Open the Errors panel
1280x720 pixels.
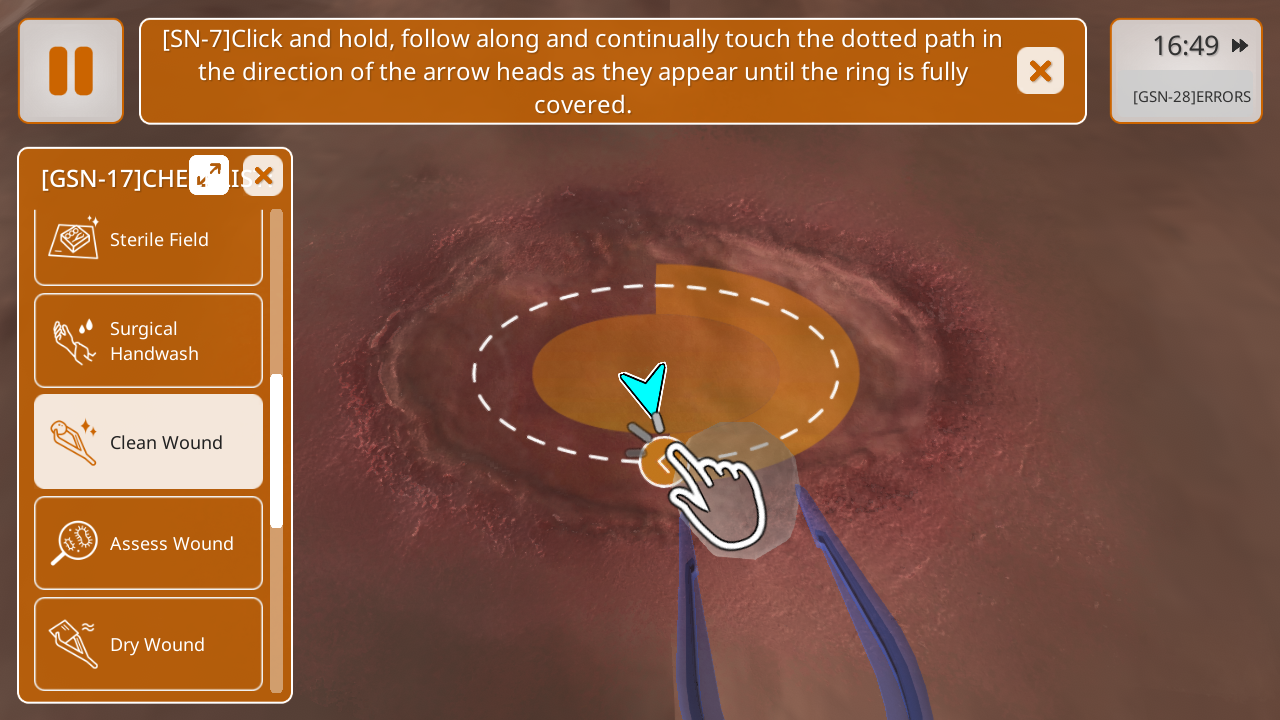point(1191,97)
